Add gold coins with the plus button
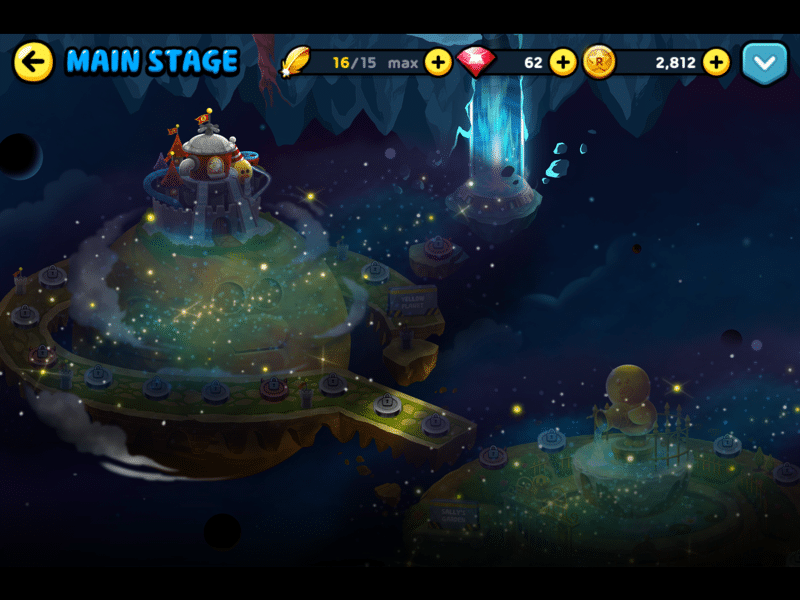This screenshot has height=600, width=800. (716, 62)
